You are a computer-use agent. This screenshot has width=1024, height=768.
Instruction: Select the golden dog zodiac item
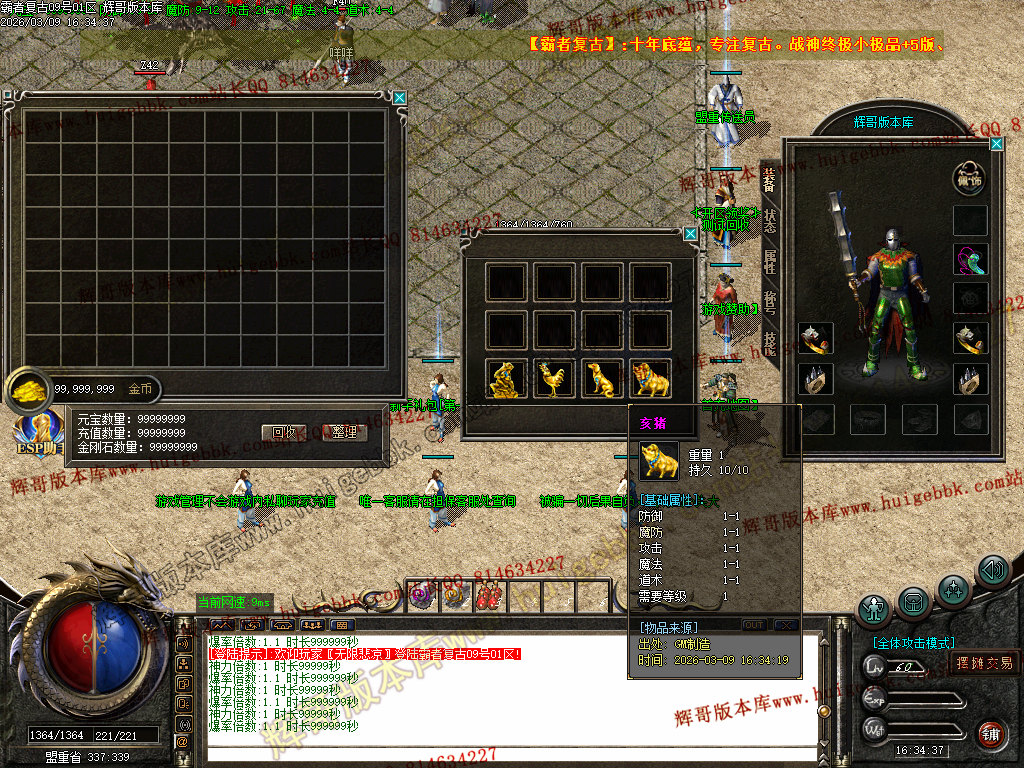pyautogui.click(x=603, y=380)
